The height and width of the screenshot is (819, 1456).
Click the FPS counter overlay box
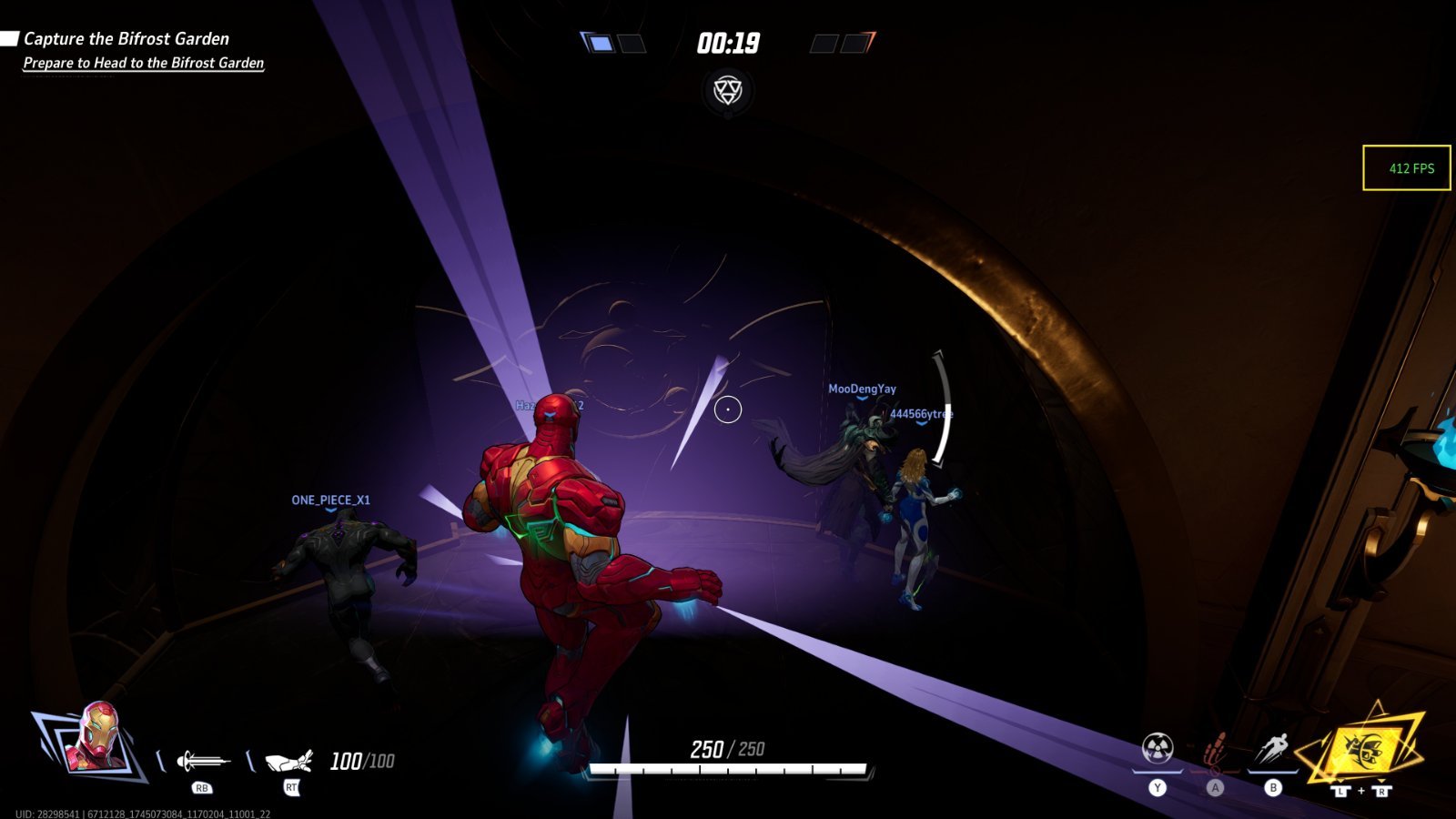1406,168
